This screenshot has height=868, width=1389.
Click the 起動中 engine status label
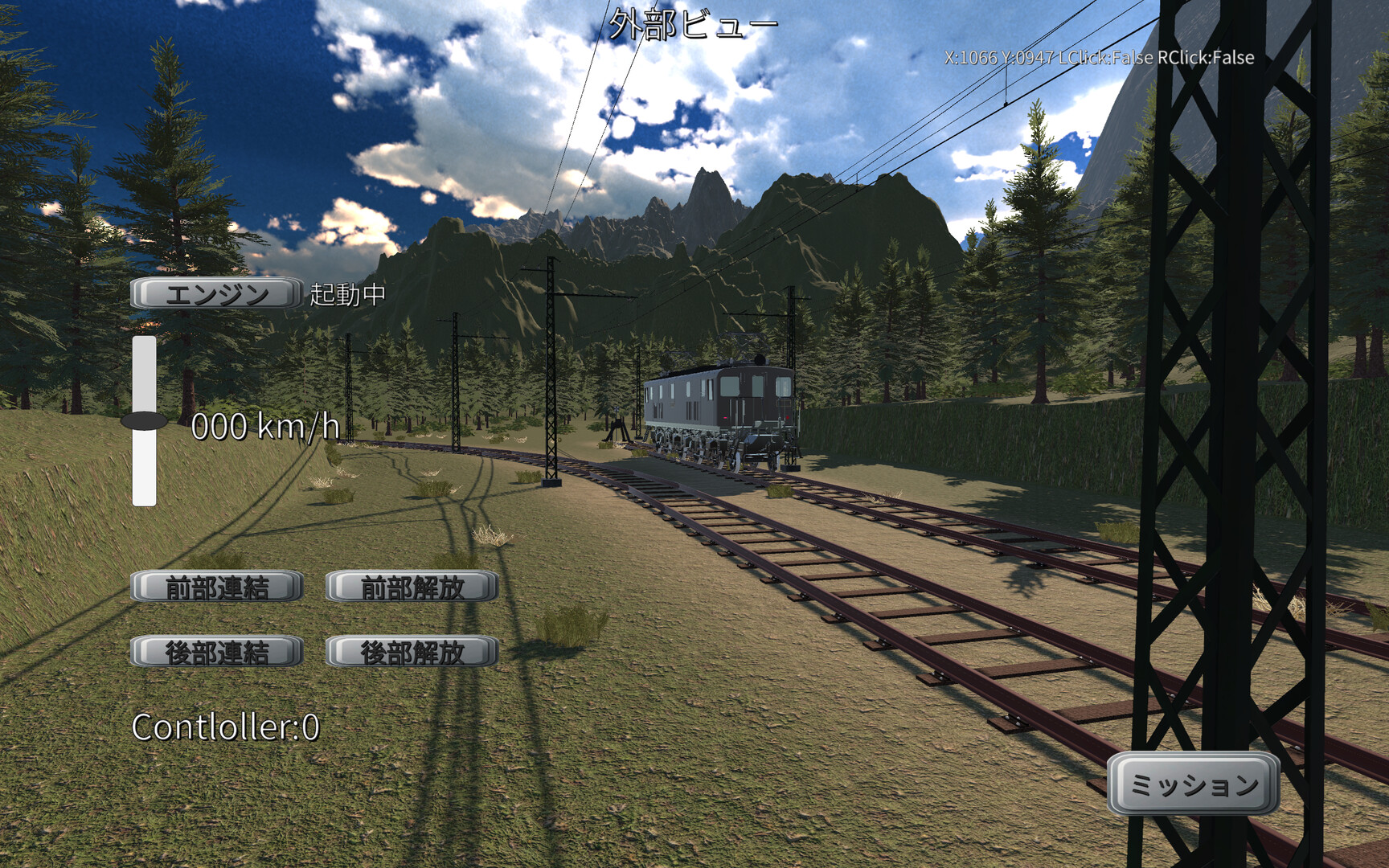click(x=341, y=297)
